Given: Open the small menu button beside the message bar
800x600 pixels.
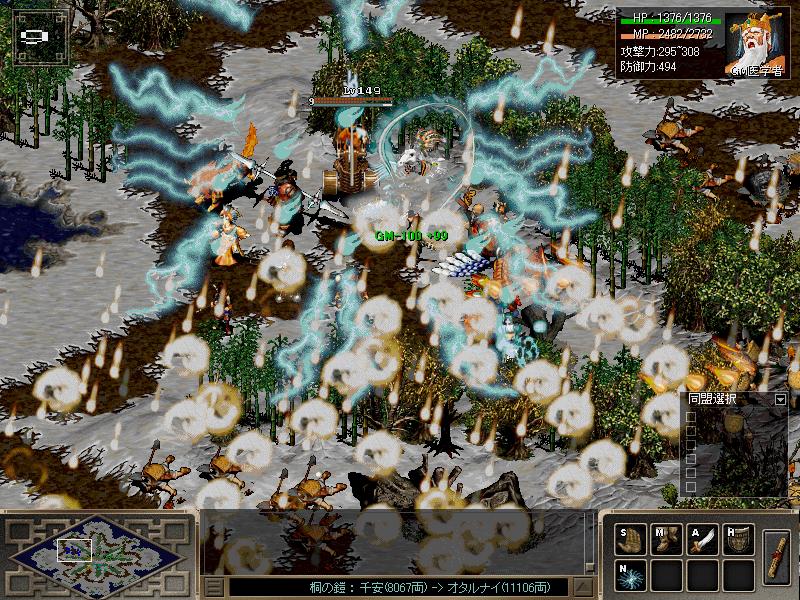Looking at the screenshot, I should (x=213, y=587).
